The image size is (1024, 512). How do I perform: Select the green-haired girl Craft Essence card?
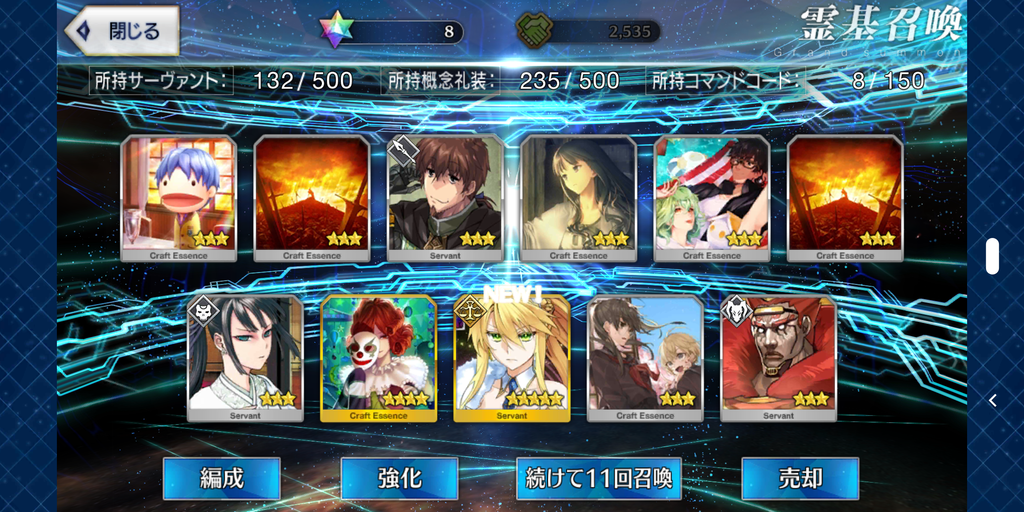tap(712, 198)
